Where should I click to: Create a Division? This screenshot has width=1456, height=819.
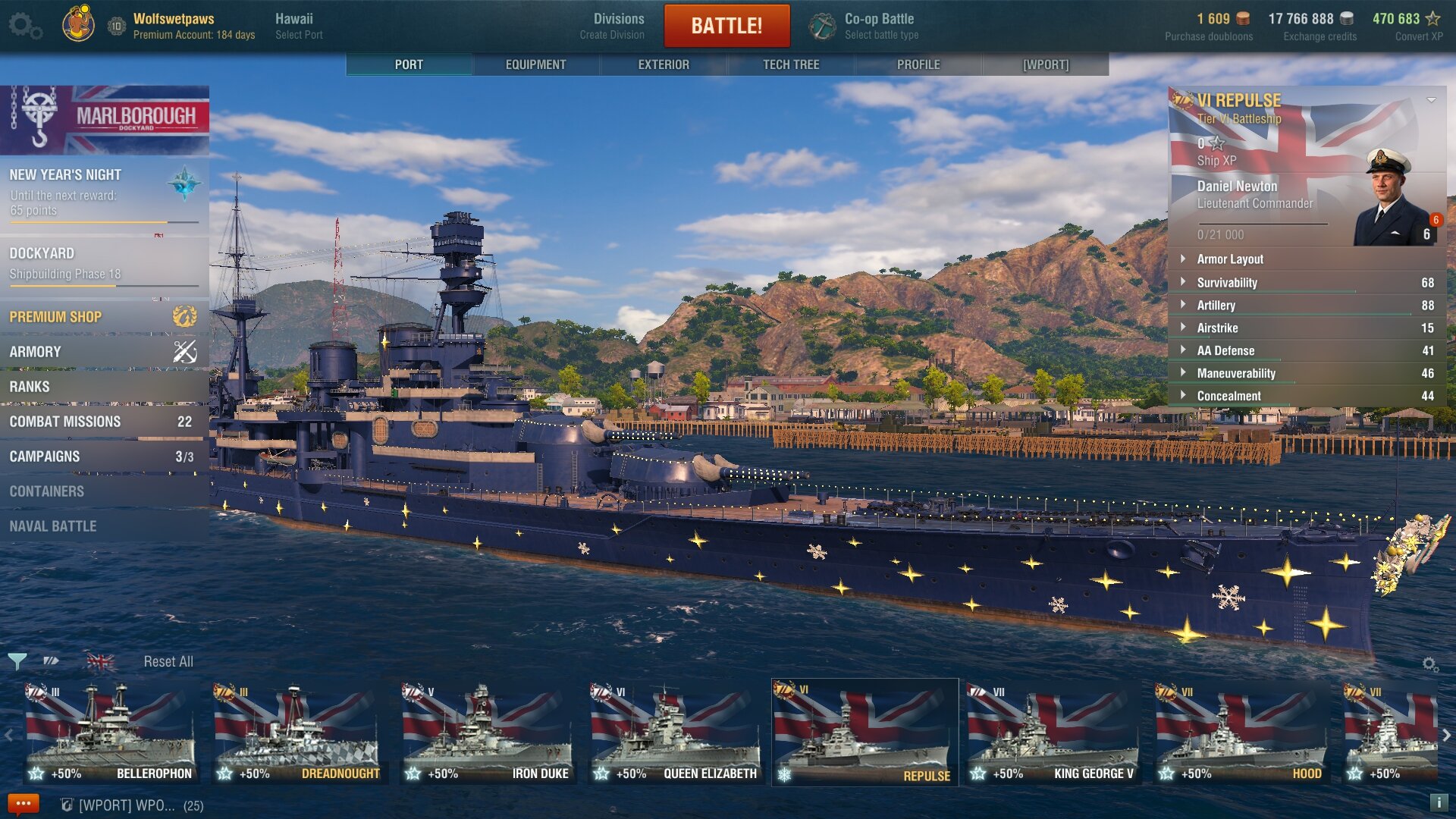[618, 26]
